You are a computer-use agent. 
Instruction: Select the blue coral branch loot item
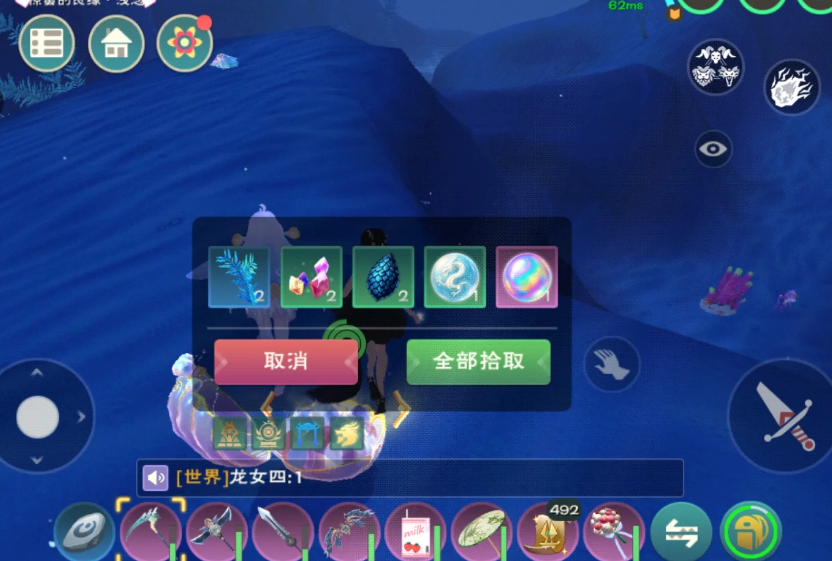239,277
